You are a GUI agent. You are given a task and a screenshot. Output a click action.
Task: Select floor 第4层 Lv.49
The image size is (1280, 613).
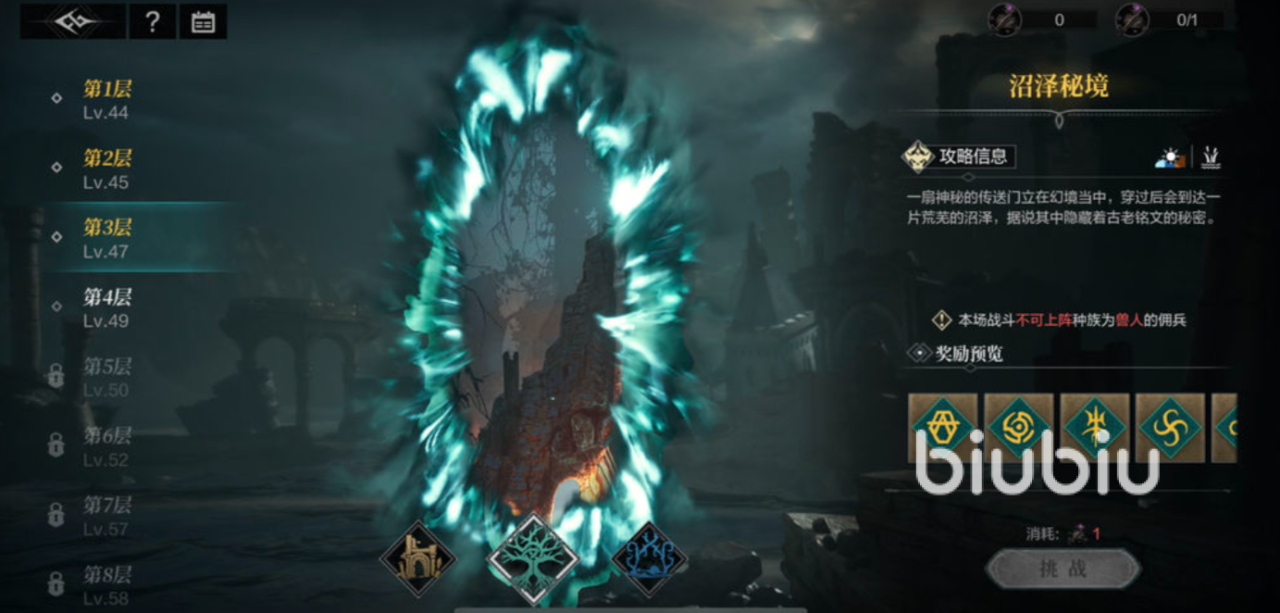tap(107, 308)
